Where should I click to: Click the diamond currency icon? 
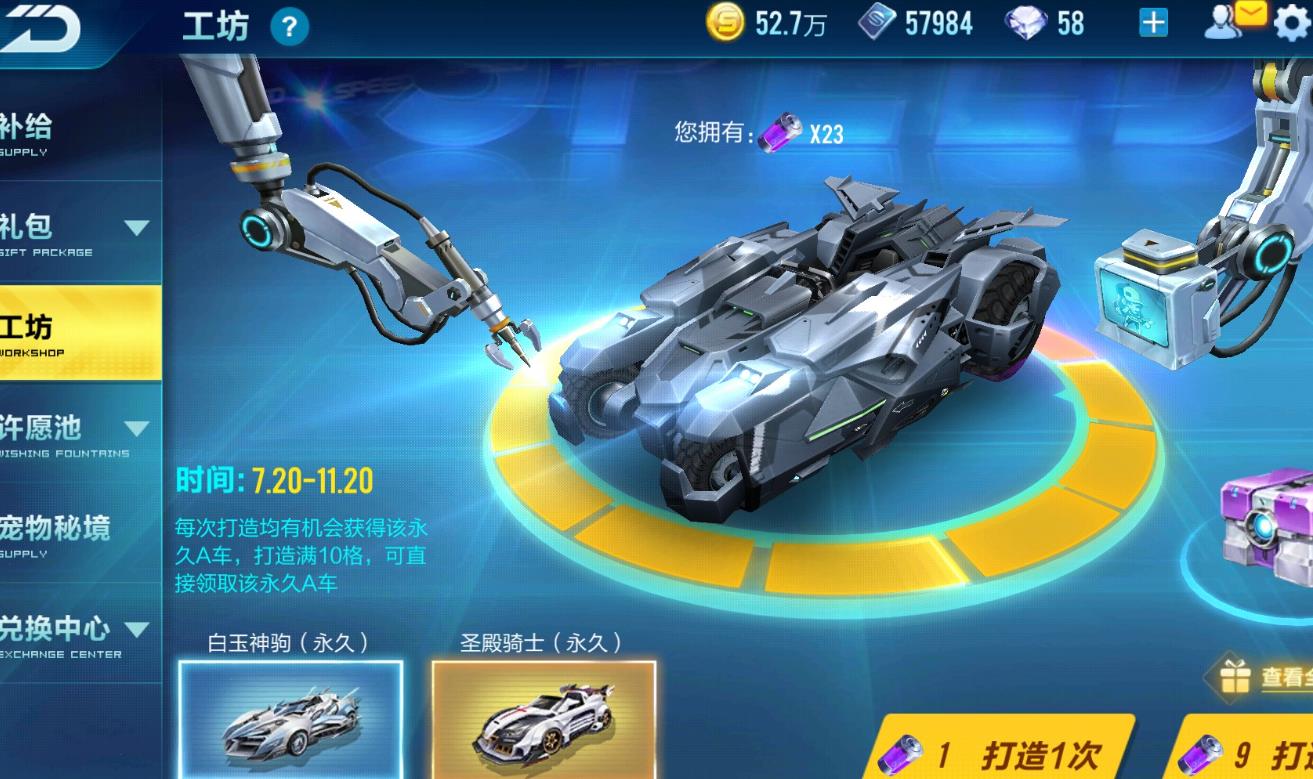(1023, 22)
